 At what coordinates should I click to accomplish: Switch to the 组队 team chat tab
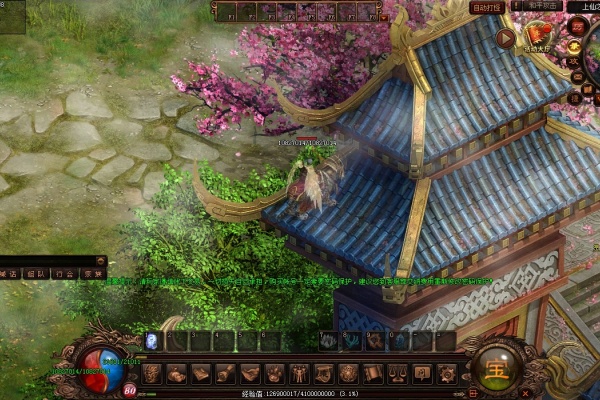(37, 273)
